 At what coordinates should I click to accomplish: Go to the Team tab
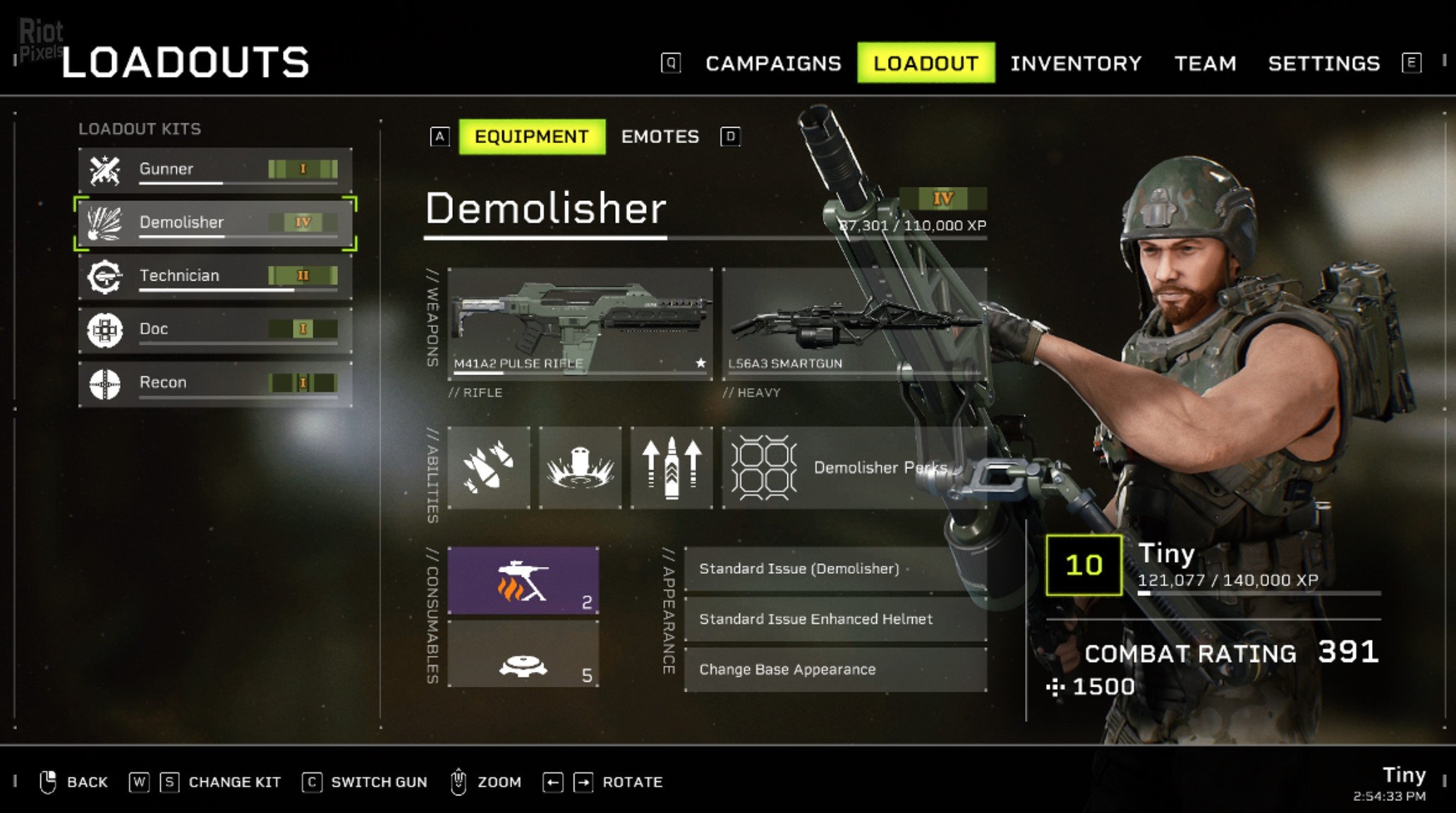(1205, 63)
